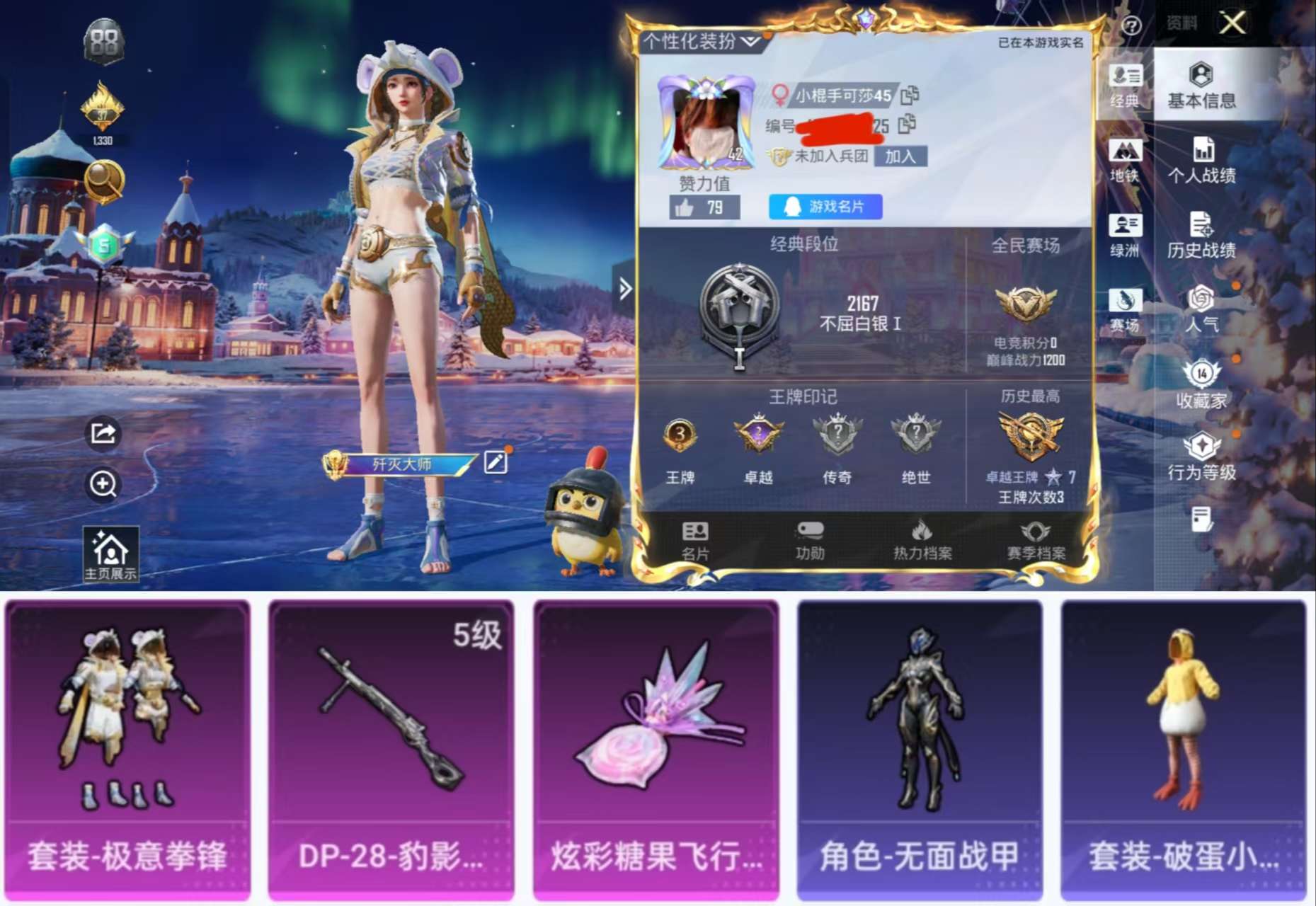Image resolution: width=1316 pixels, height=906 pixels.
Task: Click the share arrow icon on the left
Action: [x=101, y=434]
